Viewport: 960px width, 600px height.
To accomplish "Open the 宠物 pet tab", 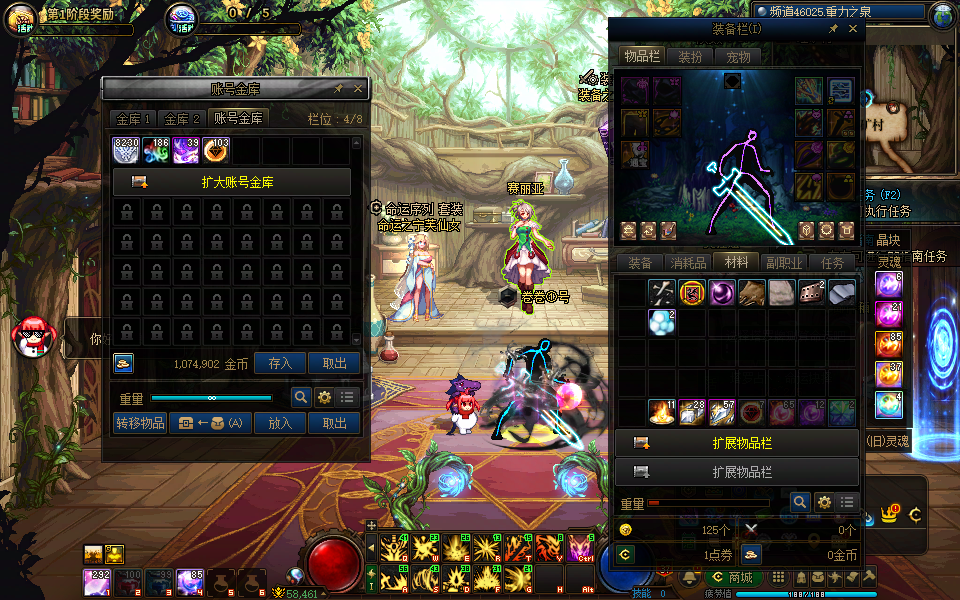I will [x=738, y=57].
